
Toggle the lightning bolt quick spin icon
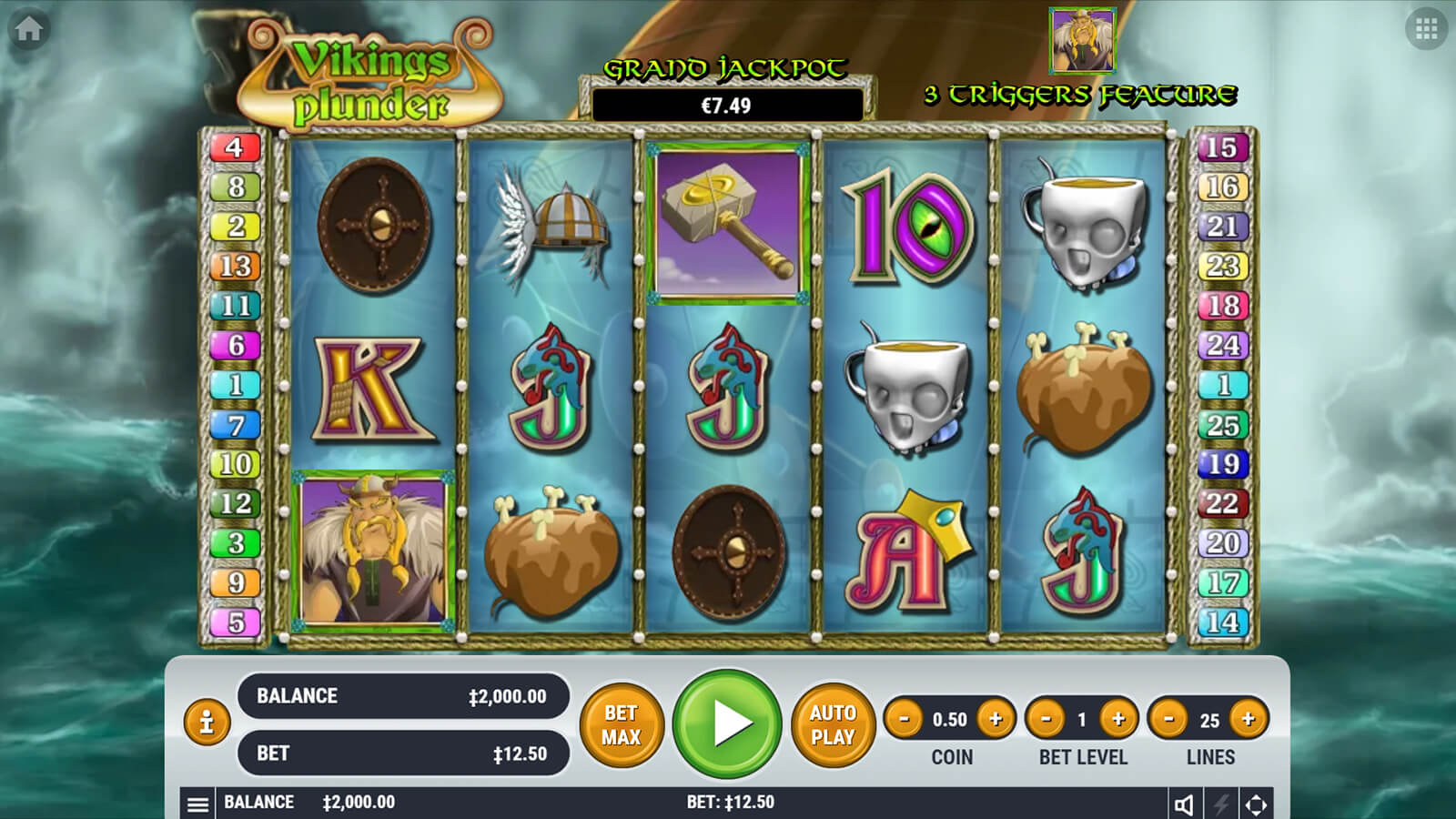[x=1221, y=804]
